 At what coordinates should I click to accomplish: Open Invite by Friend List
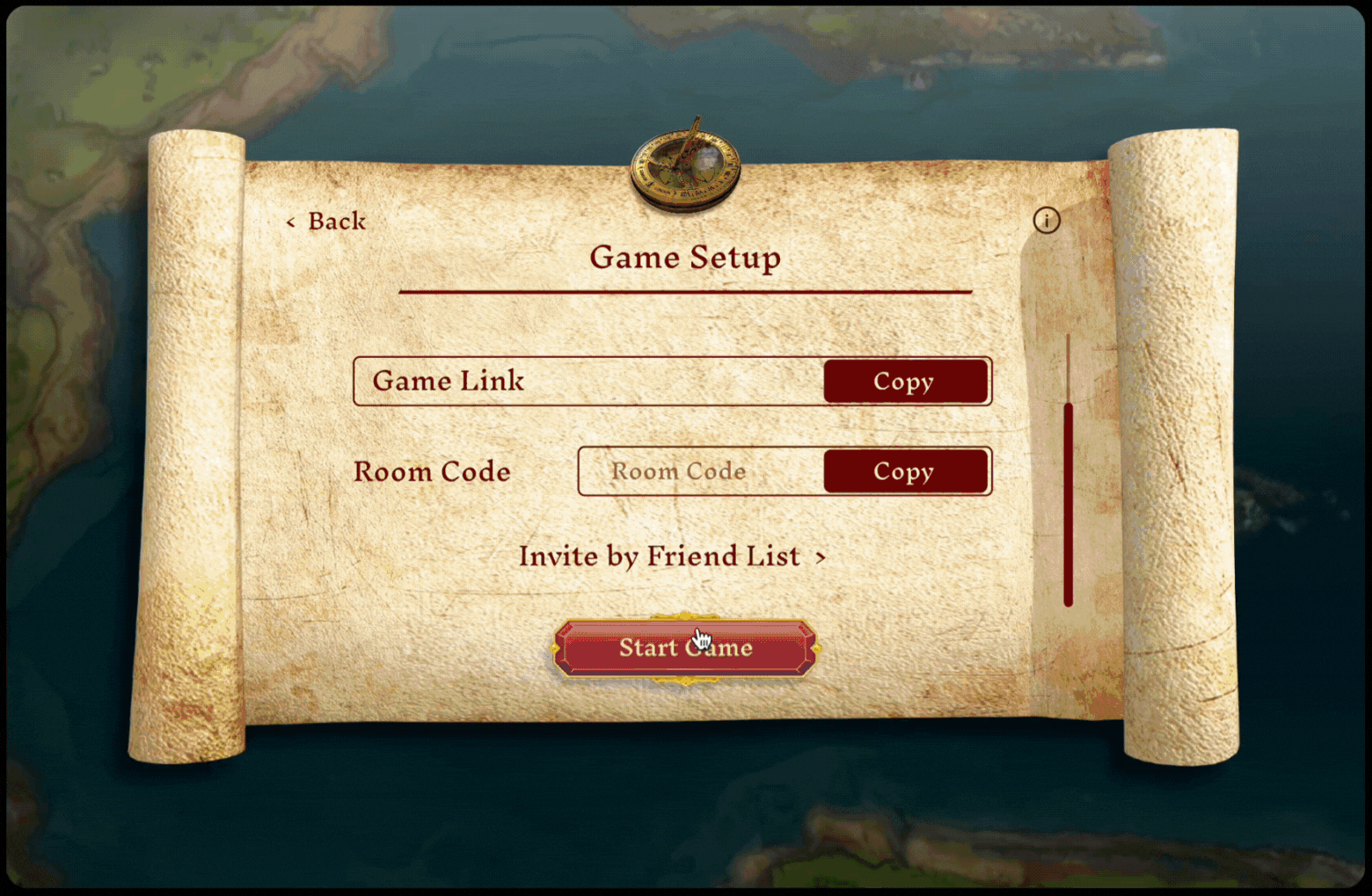[672, 557]
